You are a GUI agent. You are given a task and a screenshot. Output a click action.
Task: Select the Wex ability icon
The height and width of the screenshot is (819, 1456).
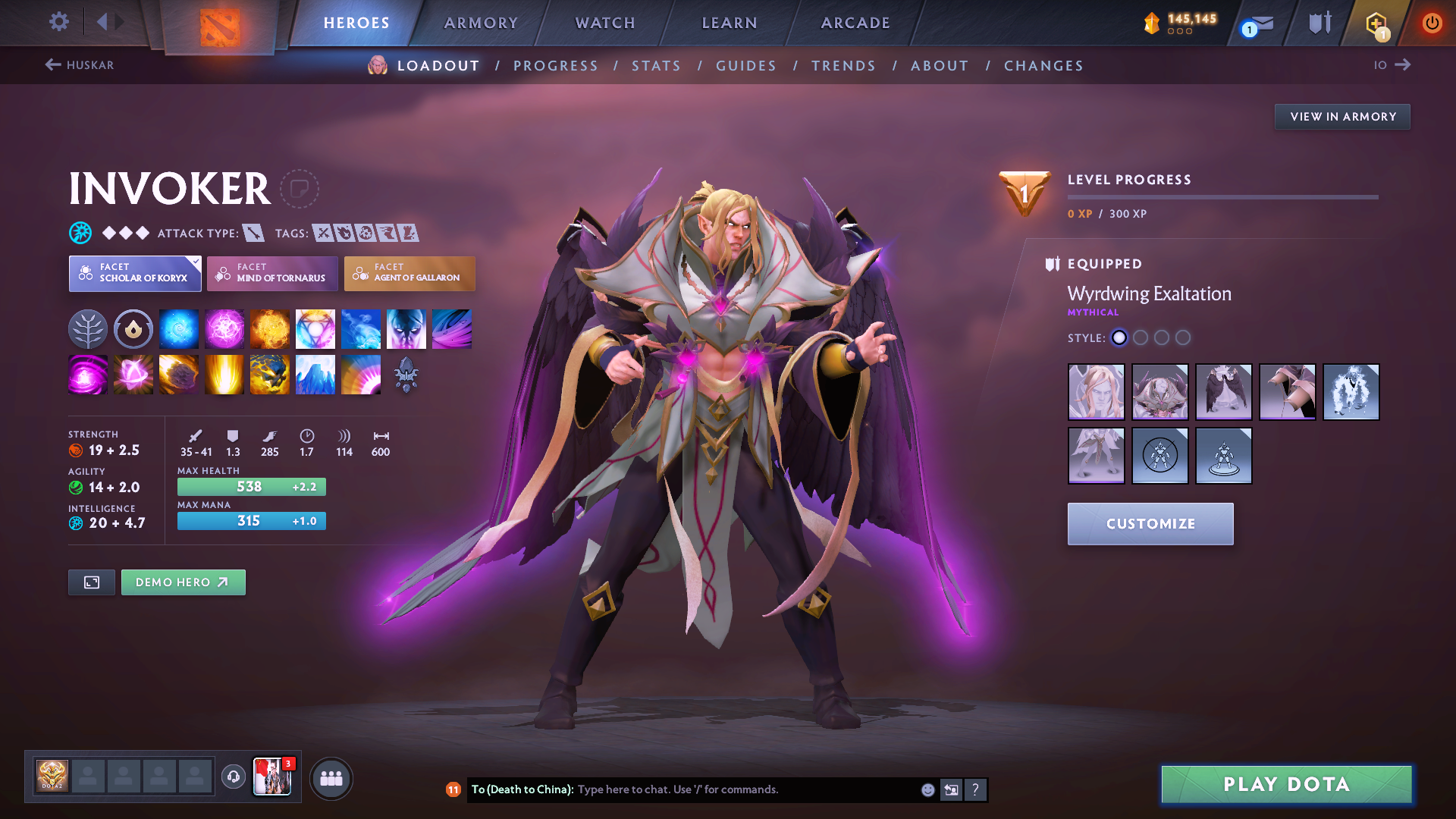224,328
